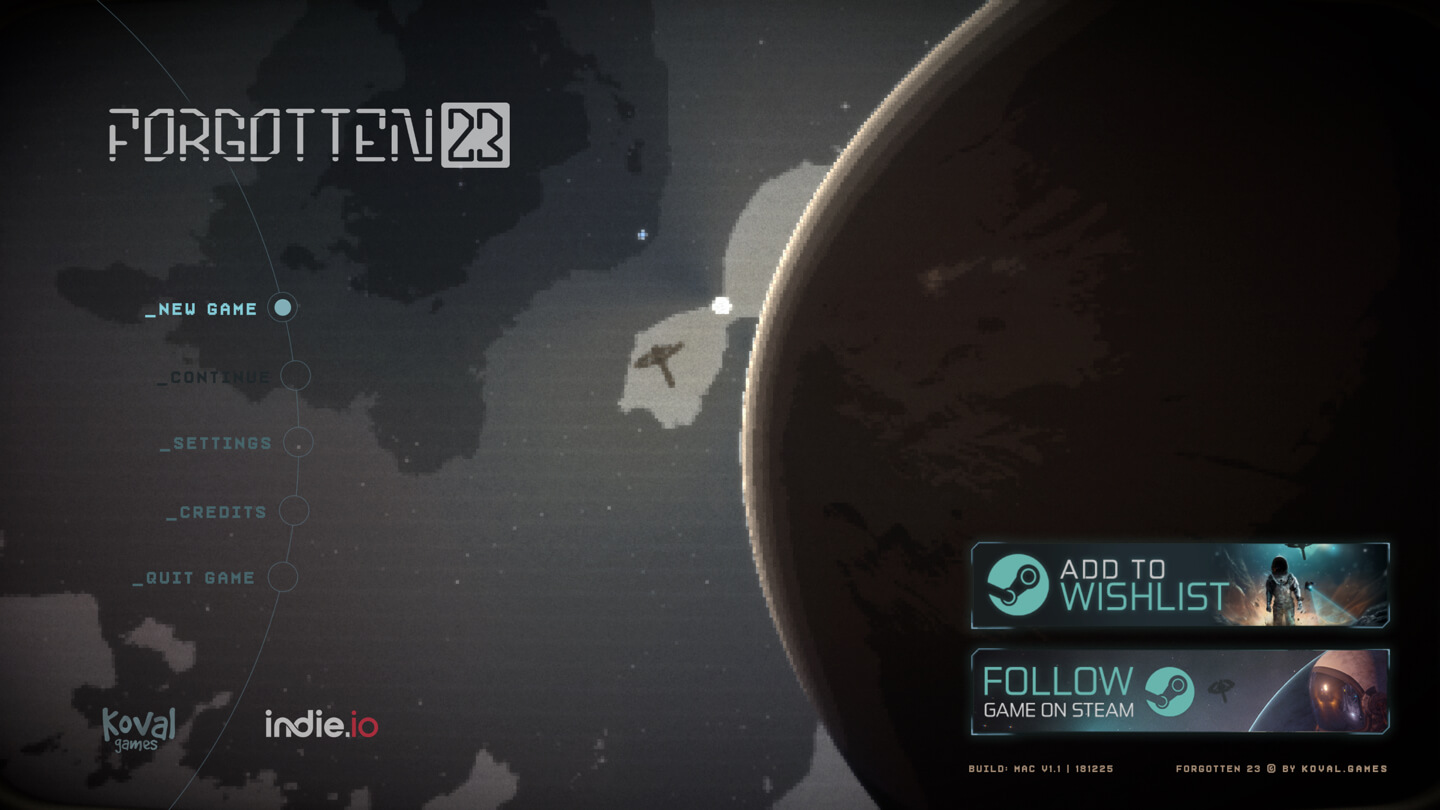Viewport: 1440px width, 810px height.
Task: Click the Koval Games logo
Action: pos(139,728)
